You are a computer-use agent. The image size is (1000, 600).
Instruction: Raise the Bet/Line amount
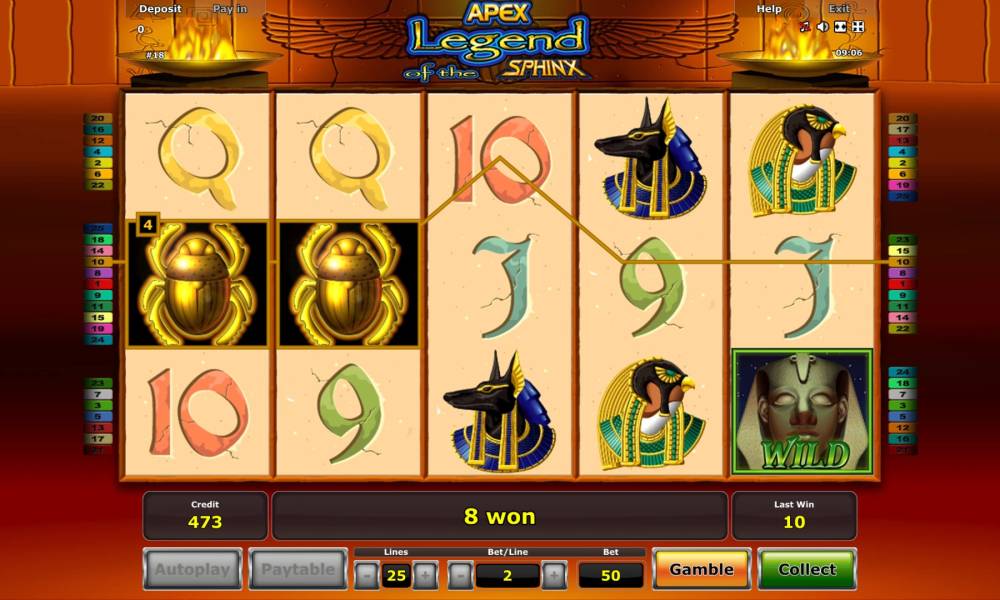pos(554,575)
